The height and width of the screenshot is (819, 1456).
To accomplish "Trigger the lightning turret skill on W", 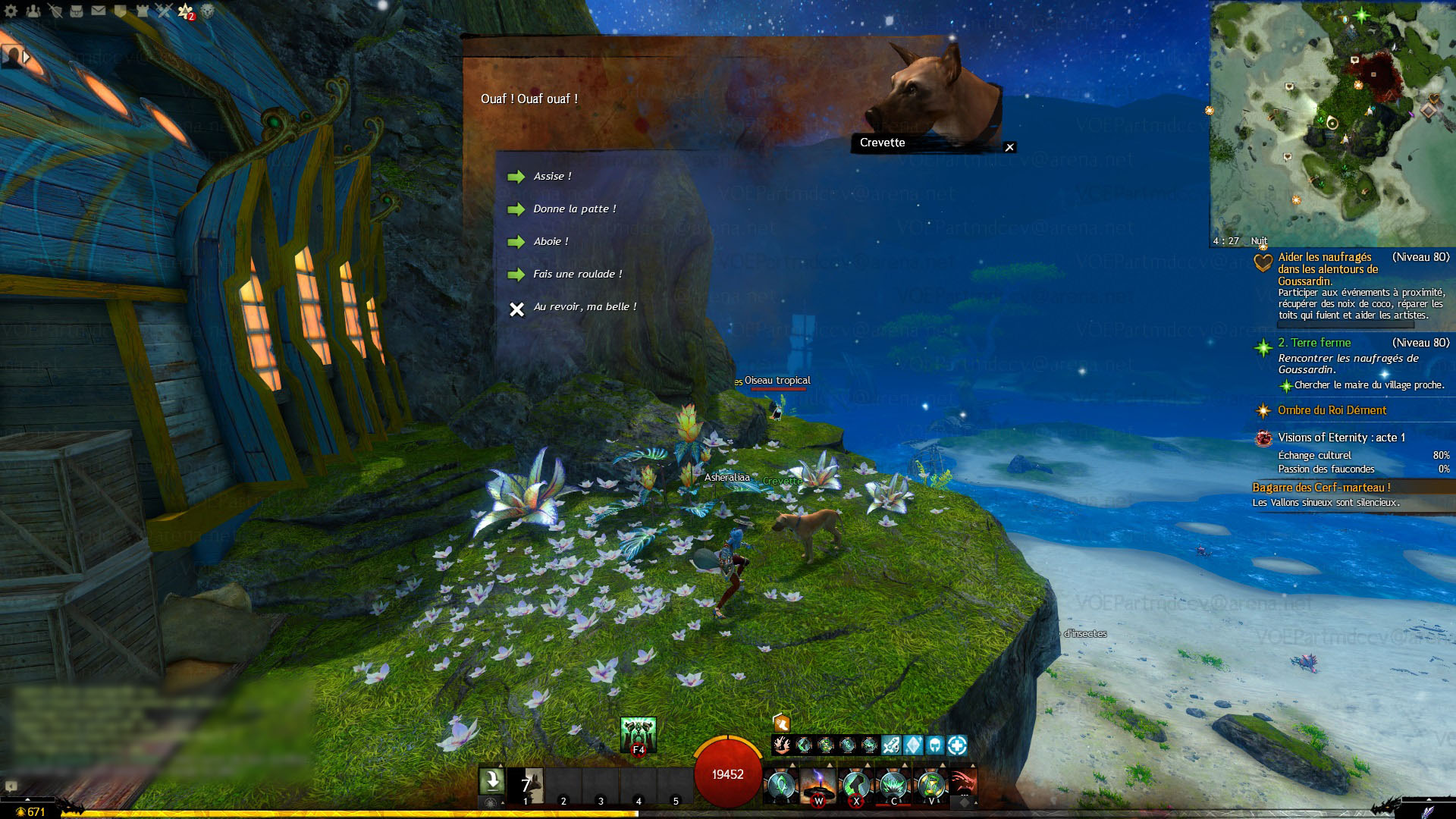I will 818,785.
